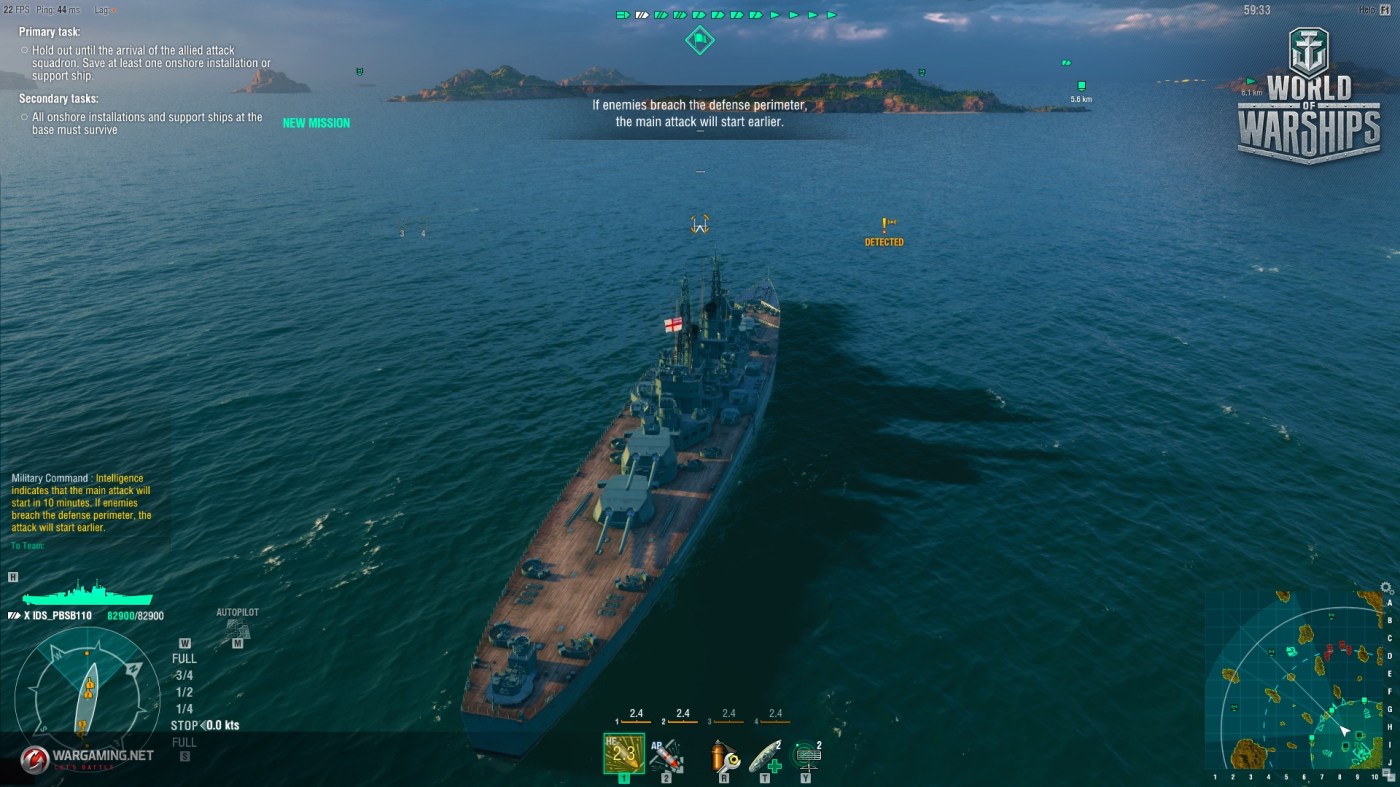Click the New Mission notification label
This screenshot has height=787, width=1400.
click(316, 123)
